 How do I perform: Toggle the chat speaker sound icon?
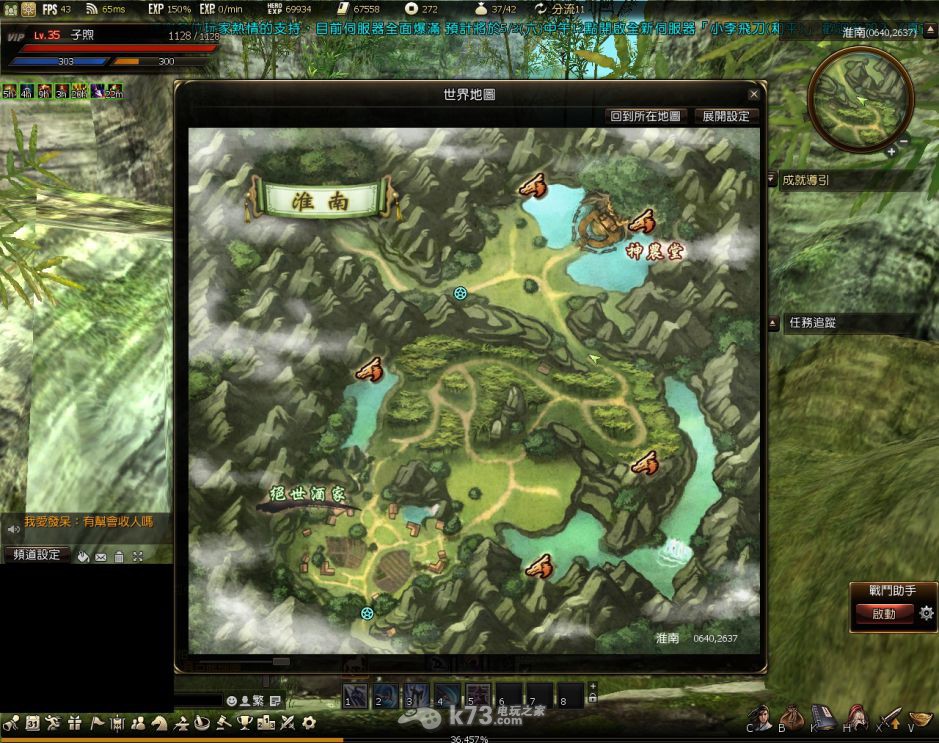[x=13, y=528]
